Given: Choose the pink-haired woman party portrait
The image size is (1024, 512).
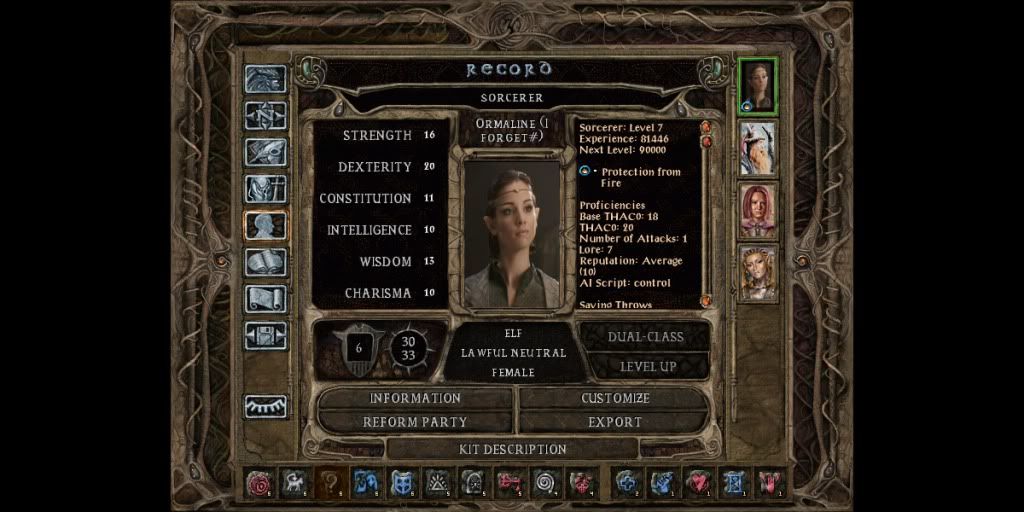Looking at the screenshot, I should point(757,210).
